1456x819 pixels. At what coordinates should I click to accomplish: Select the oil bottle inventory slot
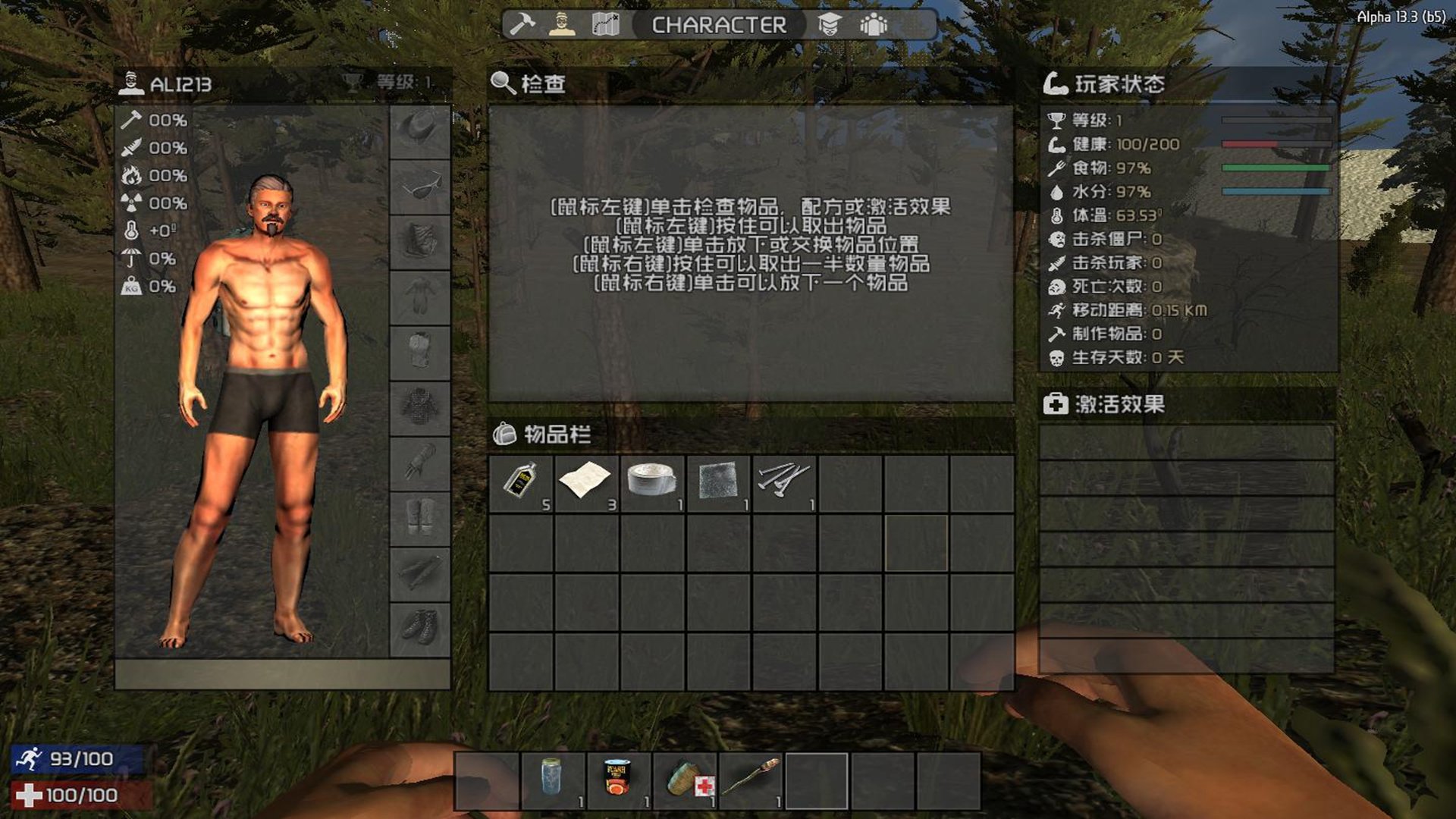[521, 483]
